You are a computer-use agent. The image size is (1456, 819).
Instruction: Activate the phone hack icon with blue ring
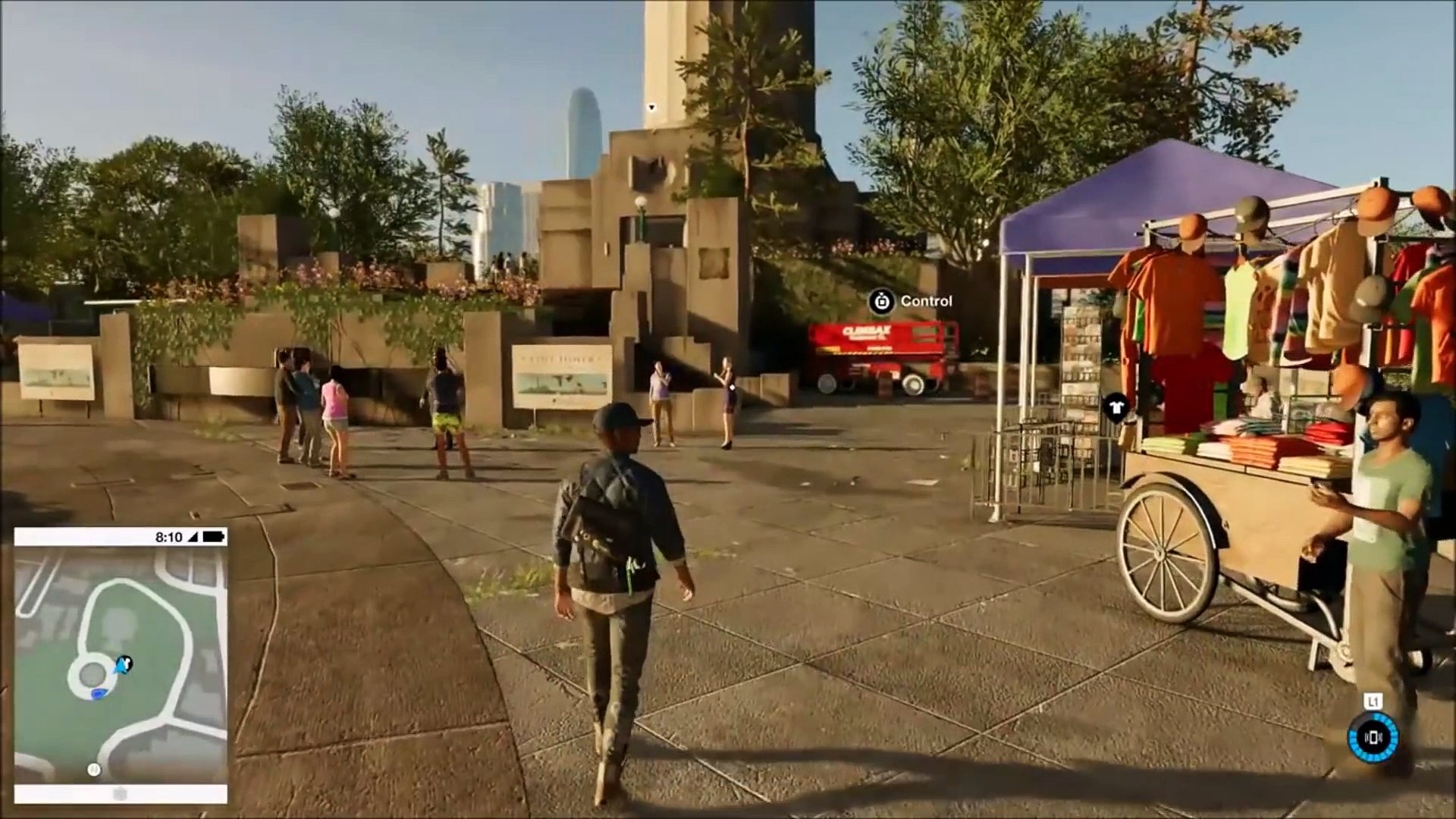coord(1373,736)
